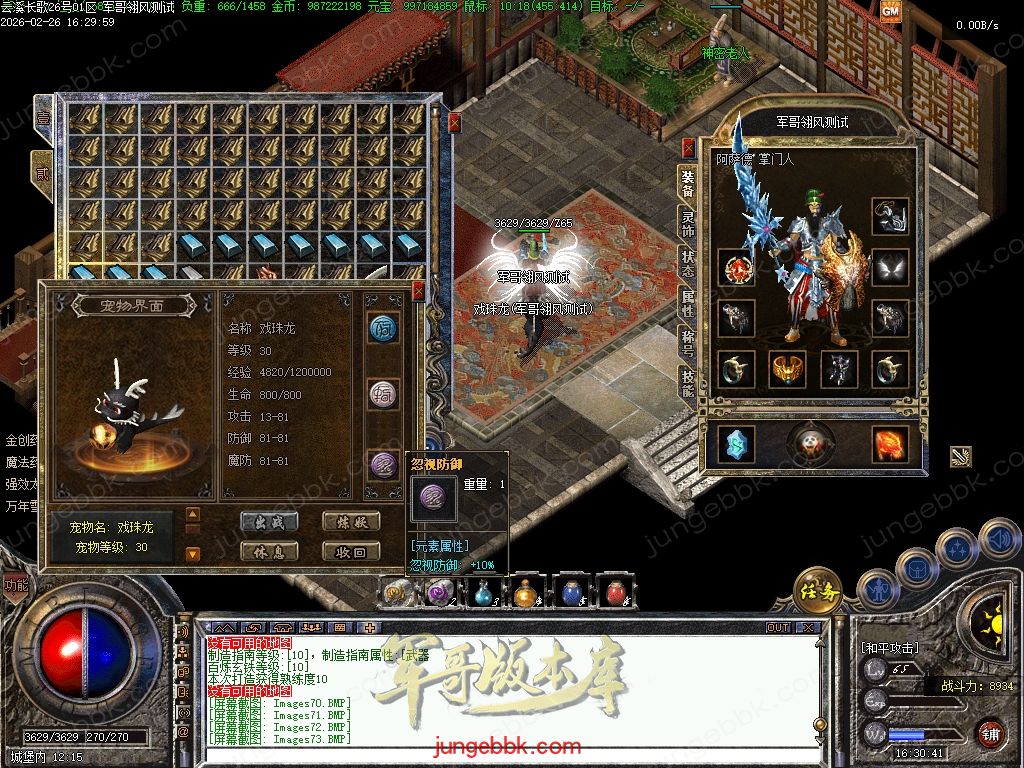Open the red 铺 shop button
Viewport: 1024px width, 768px height.
point(990,732)
